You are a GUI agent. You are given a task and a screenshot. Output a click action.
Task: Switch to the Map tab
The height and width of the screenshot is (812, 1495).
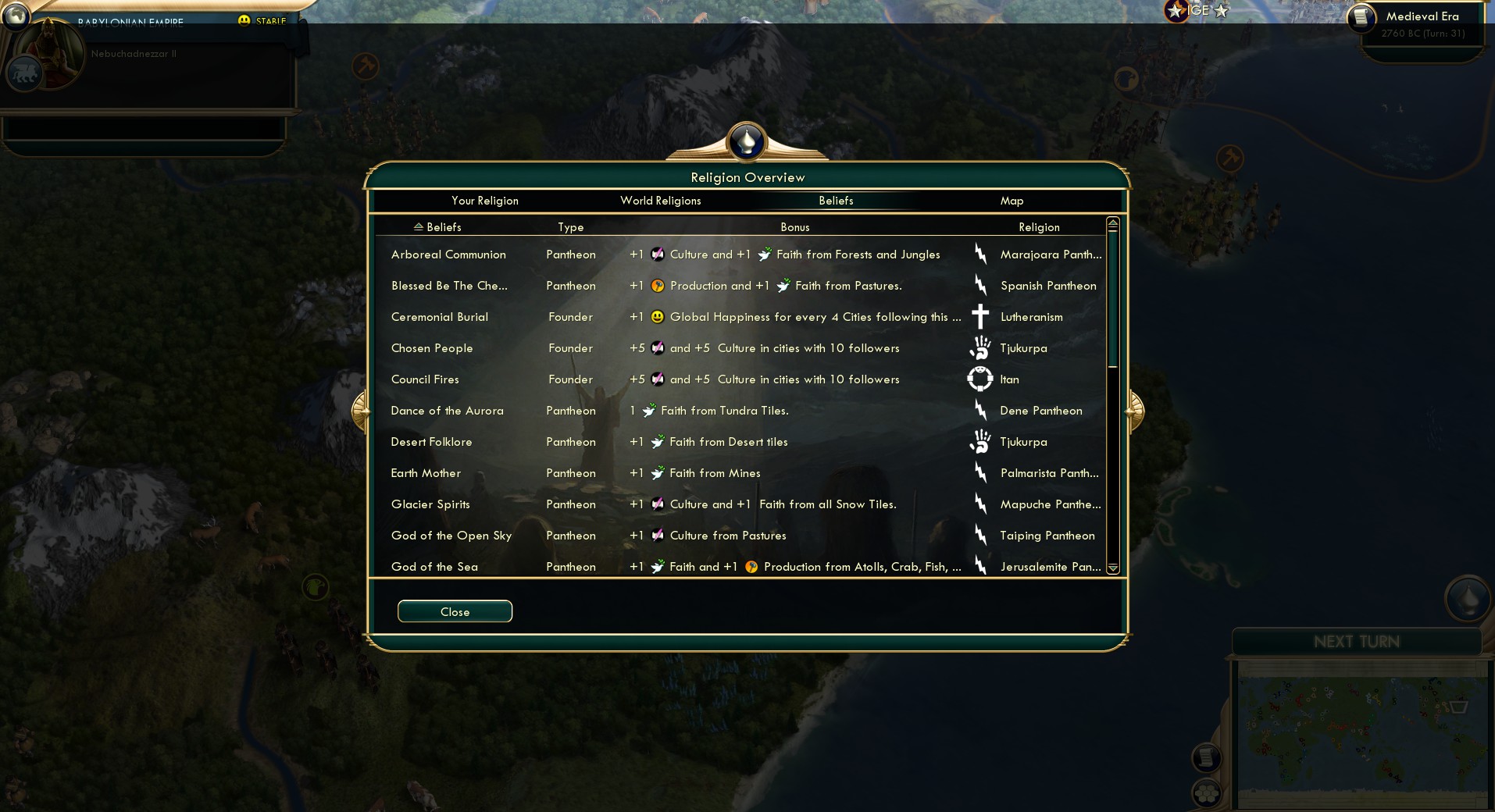pos(1012,201)
